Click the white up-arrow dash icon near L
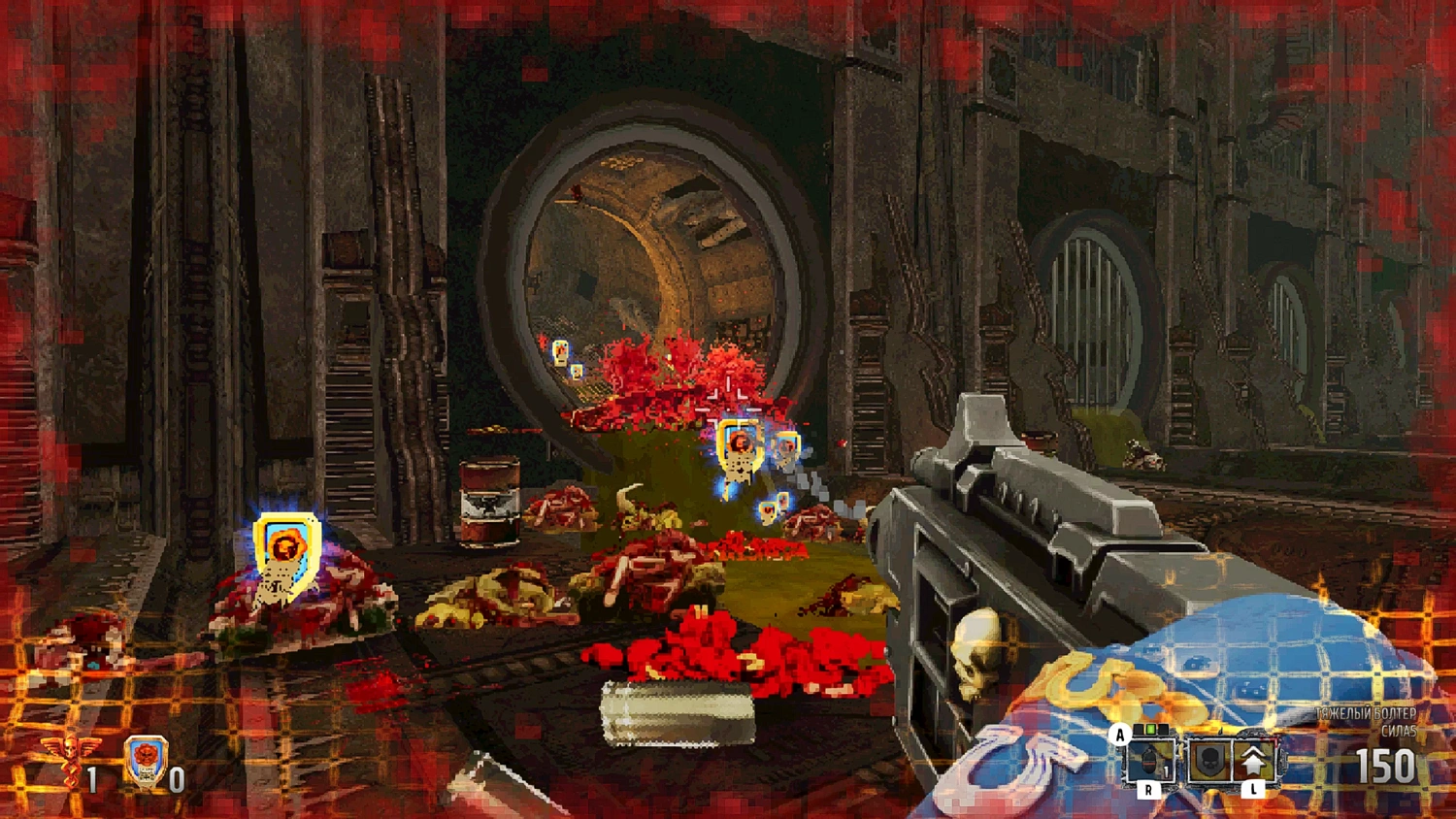 1253,760
